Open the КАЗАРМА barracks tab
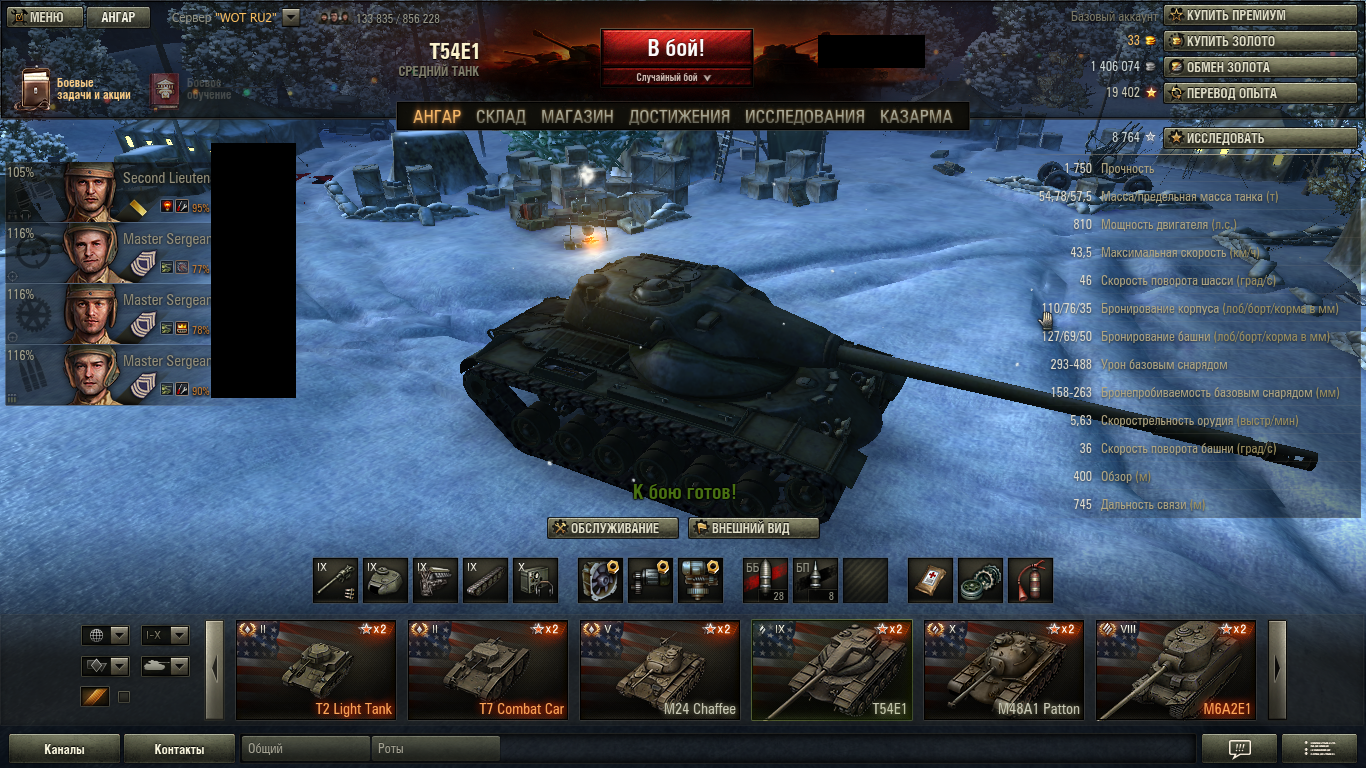This screenshot has height=768, width=1366. pyautogui.click(x=916, y=116)
